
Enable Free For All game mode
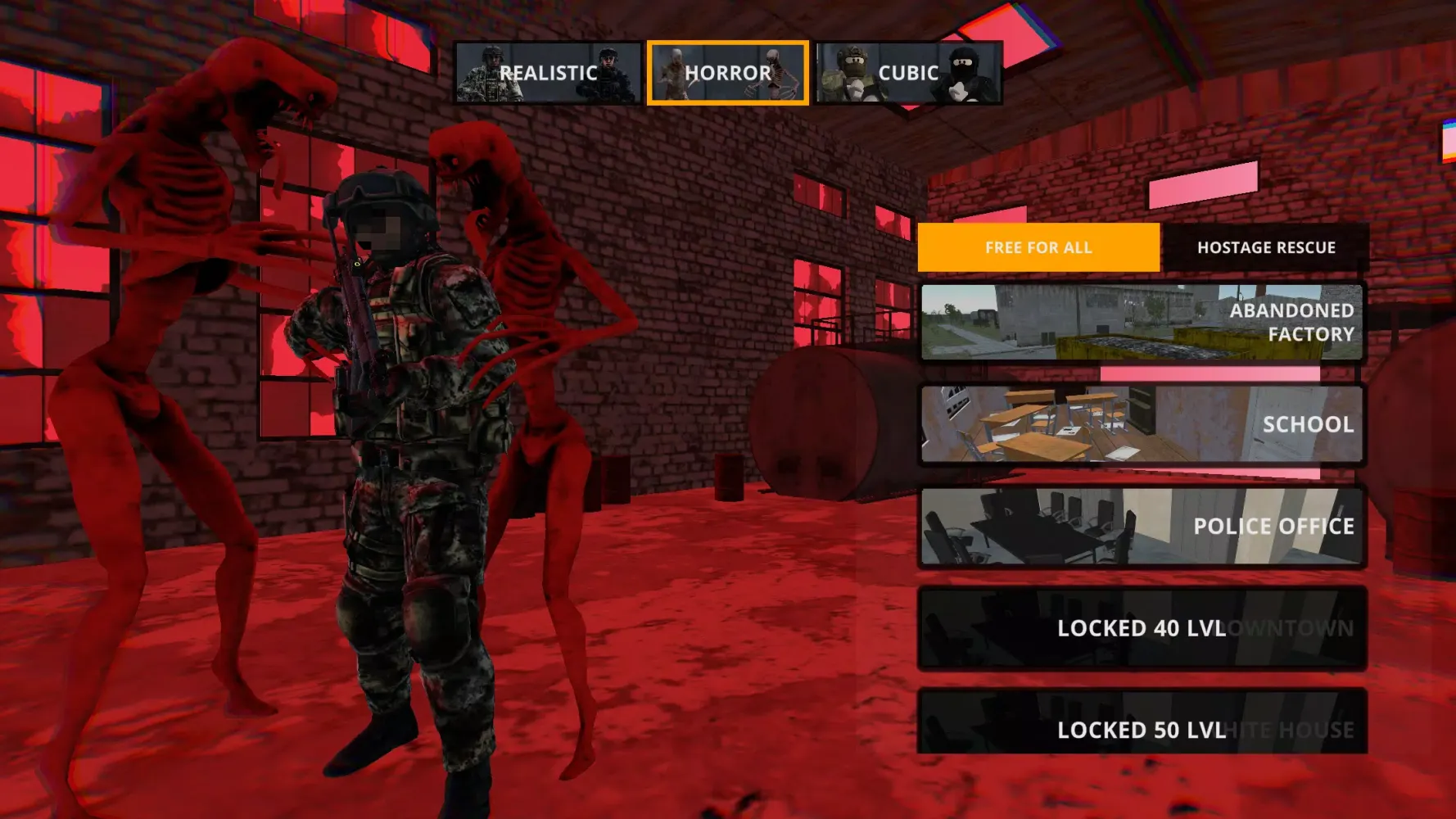pos(1040,247)
